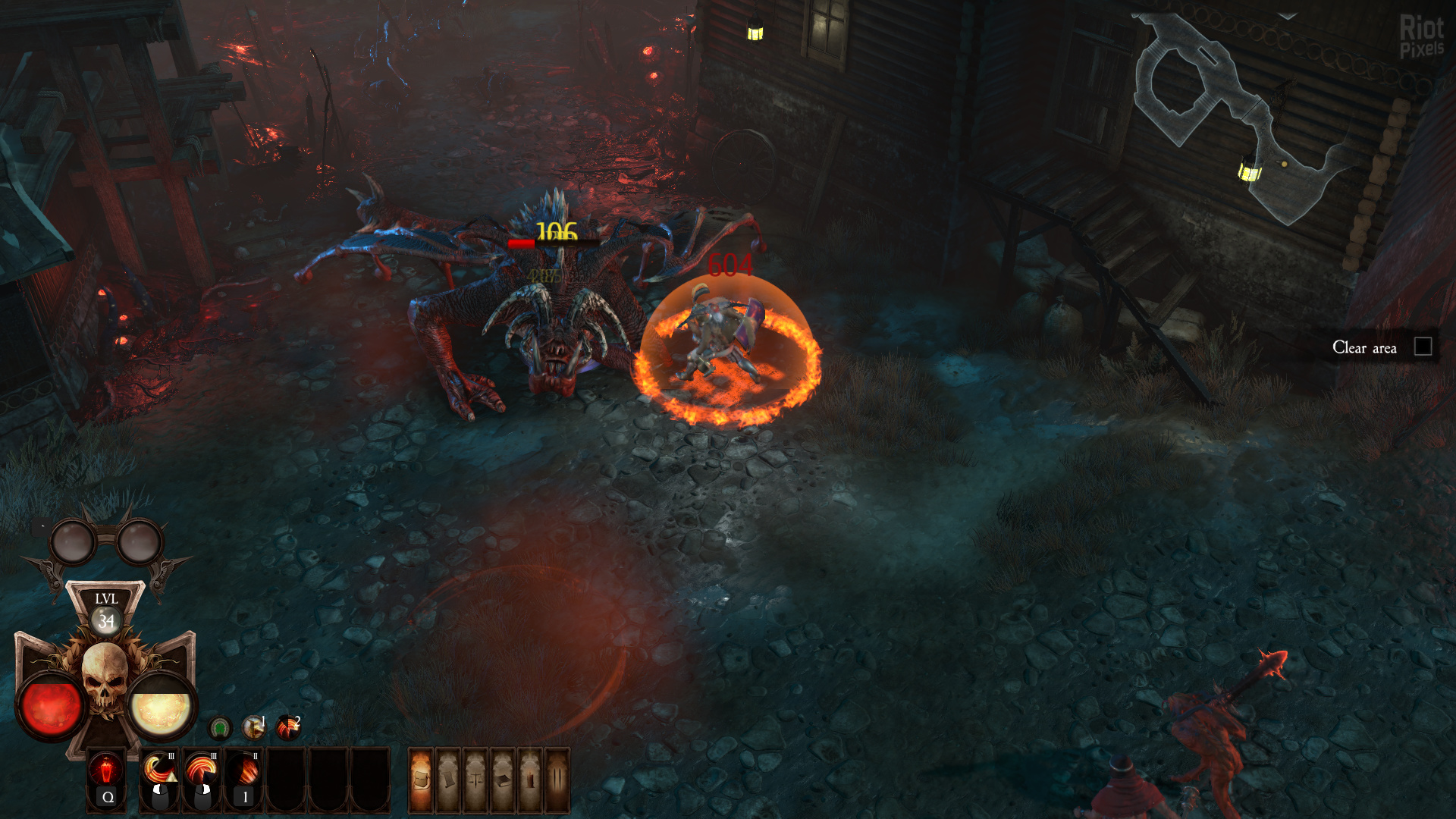The image size is (1456, 819).
Task: Open the book menu button
Action: [x=503, y=780]
